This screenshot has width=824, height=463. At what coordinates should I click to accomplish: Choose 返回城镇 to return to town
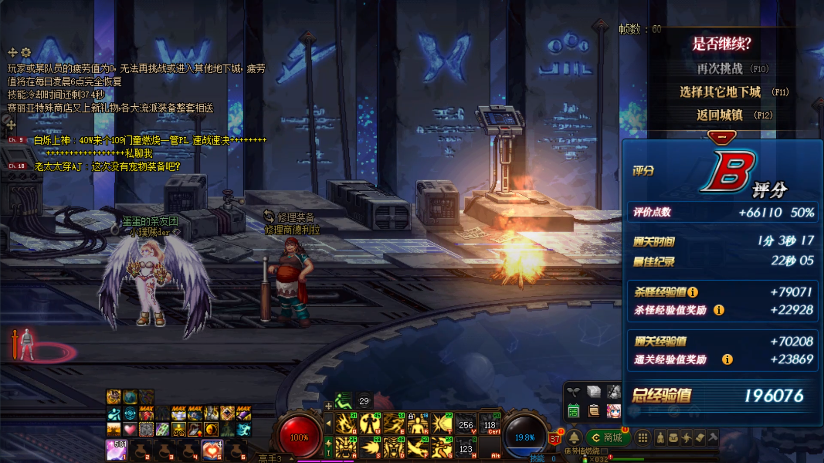[720, 115]
